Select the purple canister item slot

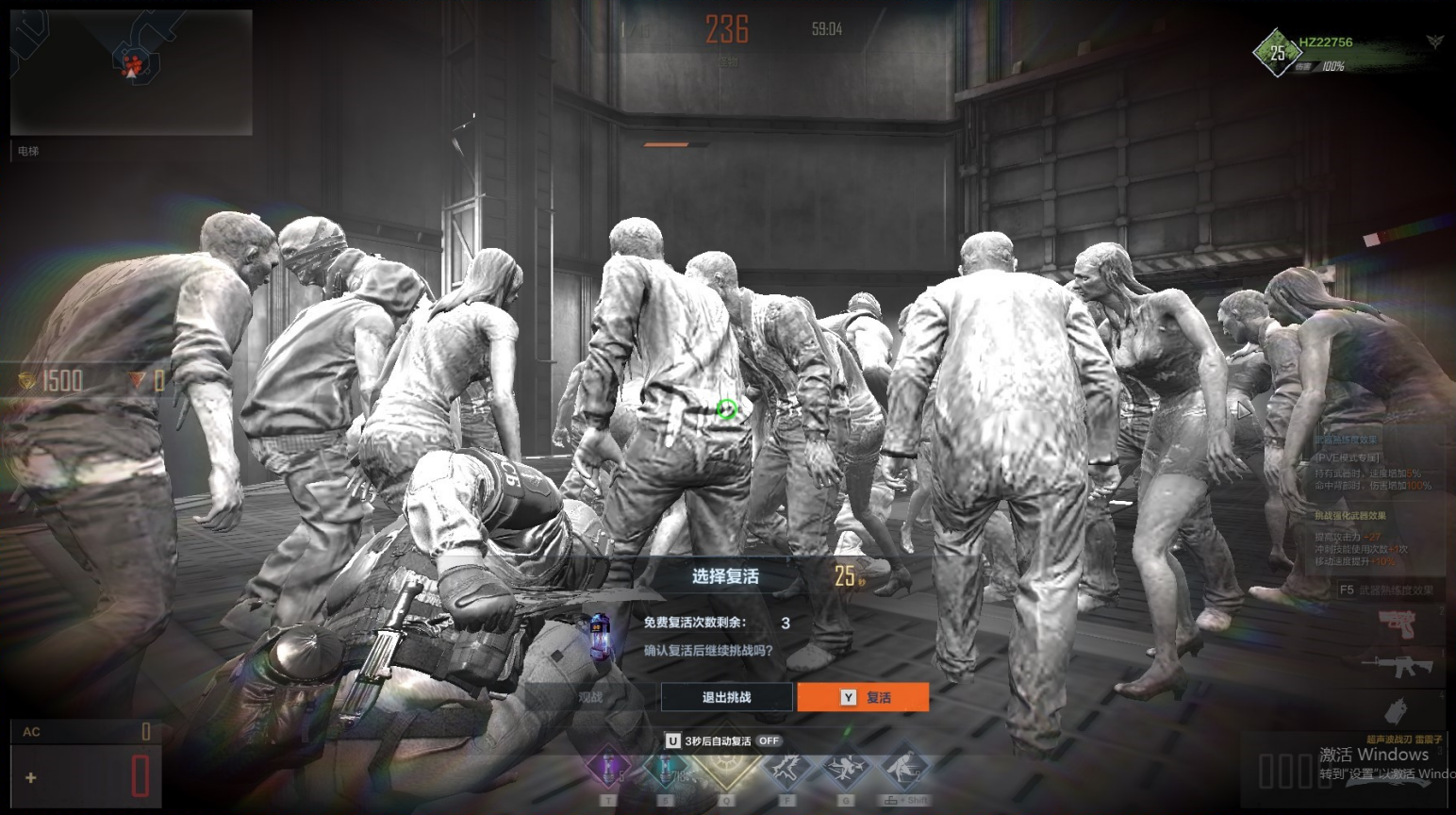[608, 769]
